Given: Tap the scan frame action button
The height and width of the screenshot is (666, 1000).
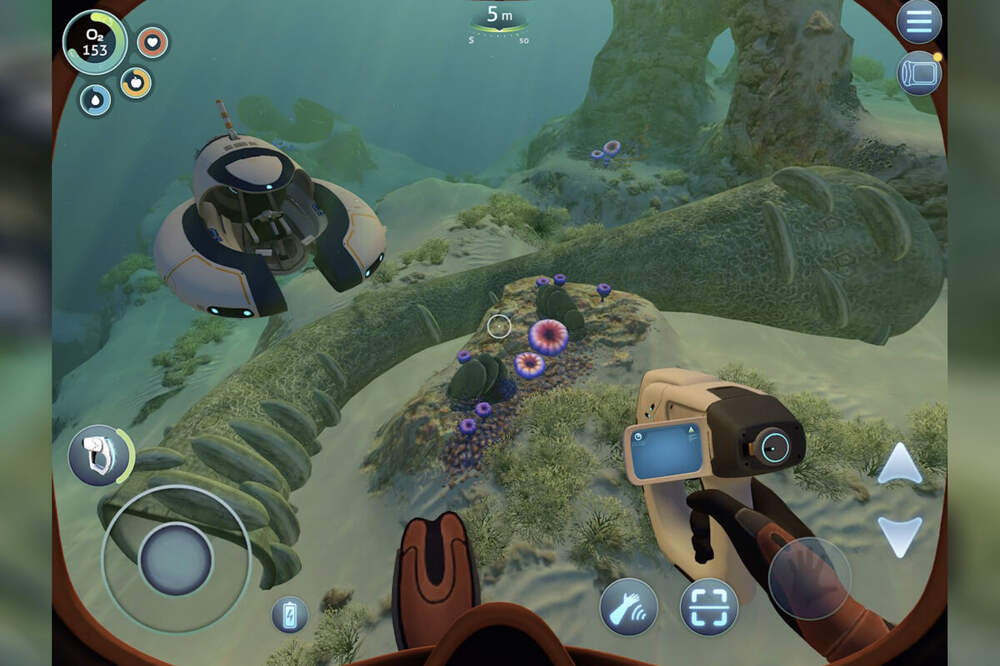Looking at the screenshot, I should [x=709, y=607].
